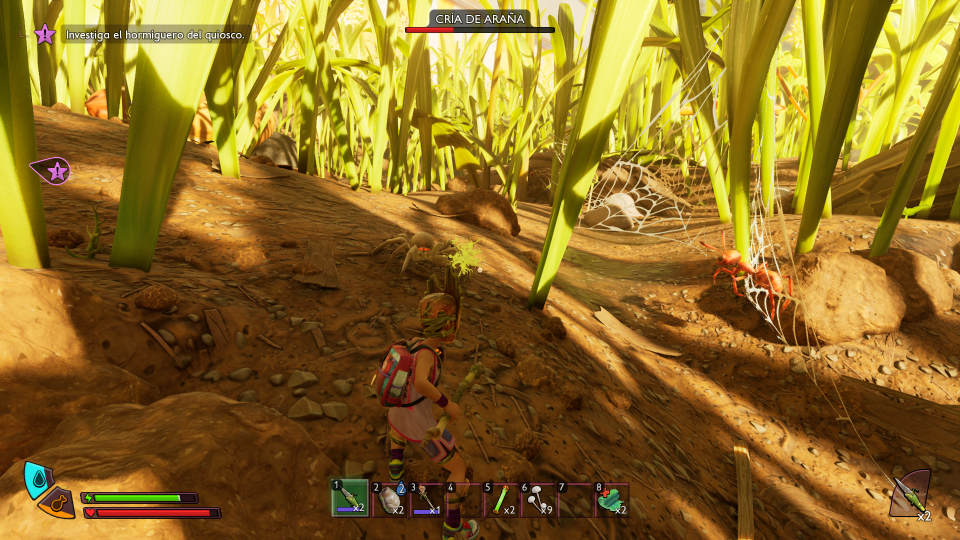Click the equipped spear icon in the corner
This screenshot has width=960, height=540.
(x=909, y=492)
